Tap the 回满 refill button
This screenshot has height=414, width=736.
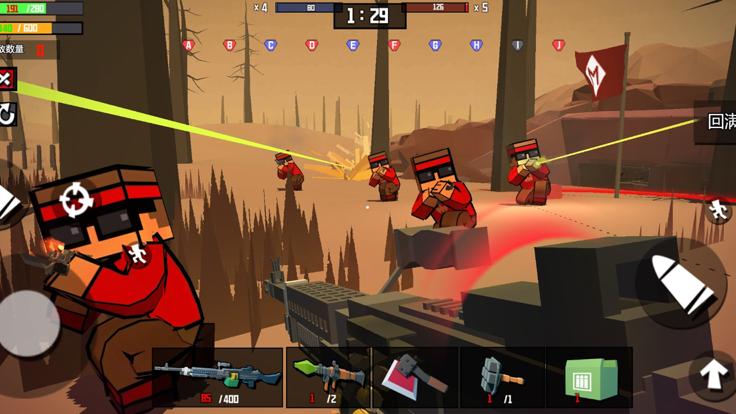click(x=718, y=122)
